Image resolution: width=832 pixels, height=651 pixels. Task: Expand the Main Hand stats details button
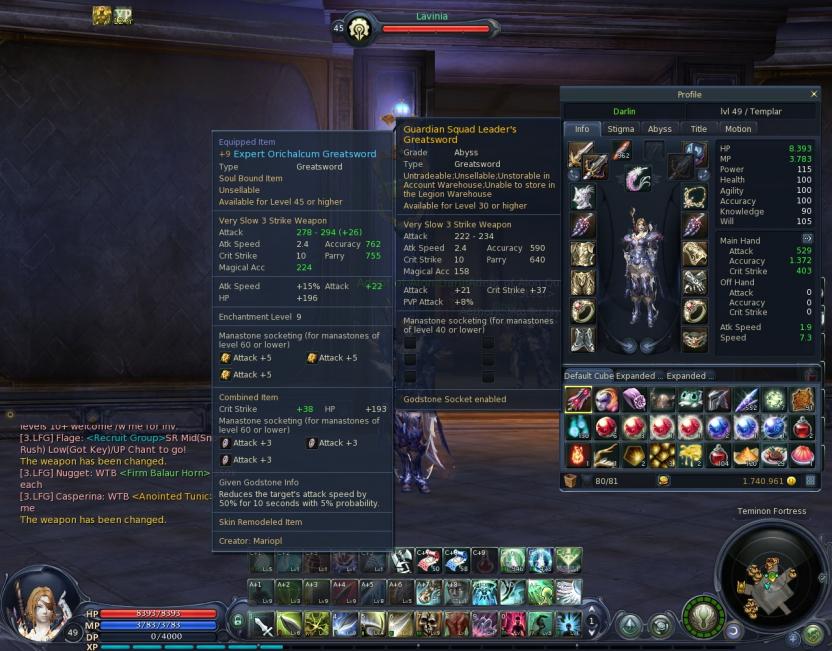point(807,238)
